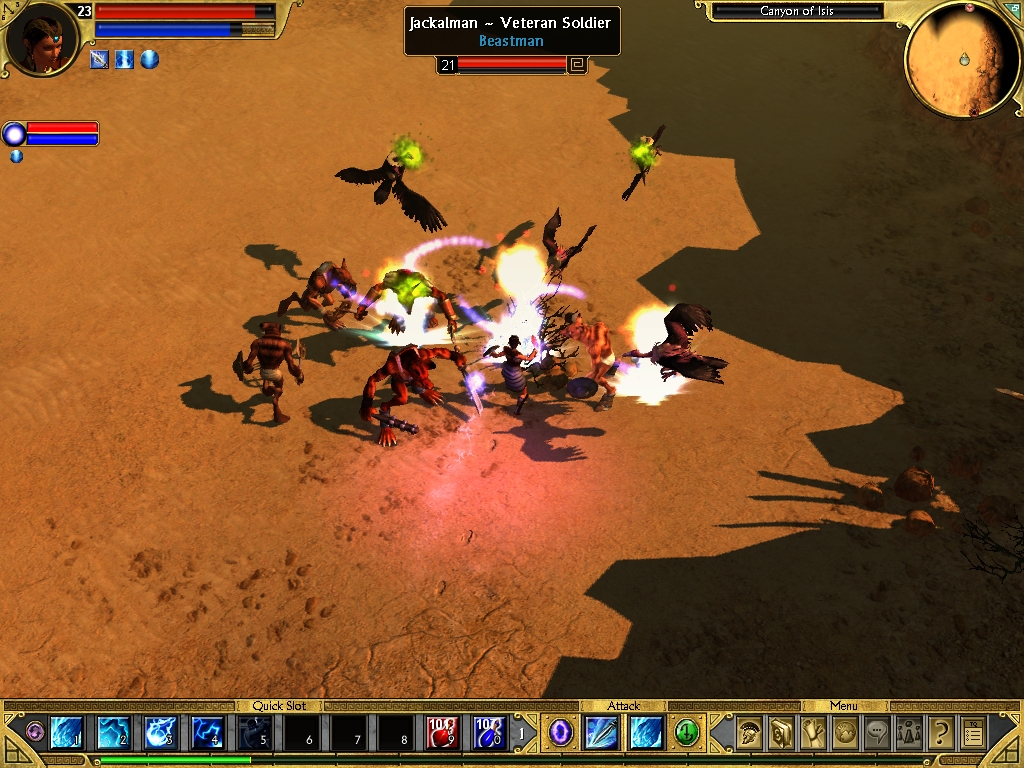This screenshot has height=768, width=1024.
Task: Open the party window icon
Action: click(x=909, y=734)
